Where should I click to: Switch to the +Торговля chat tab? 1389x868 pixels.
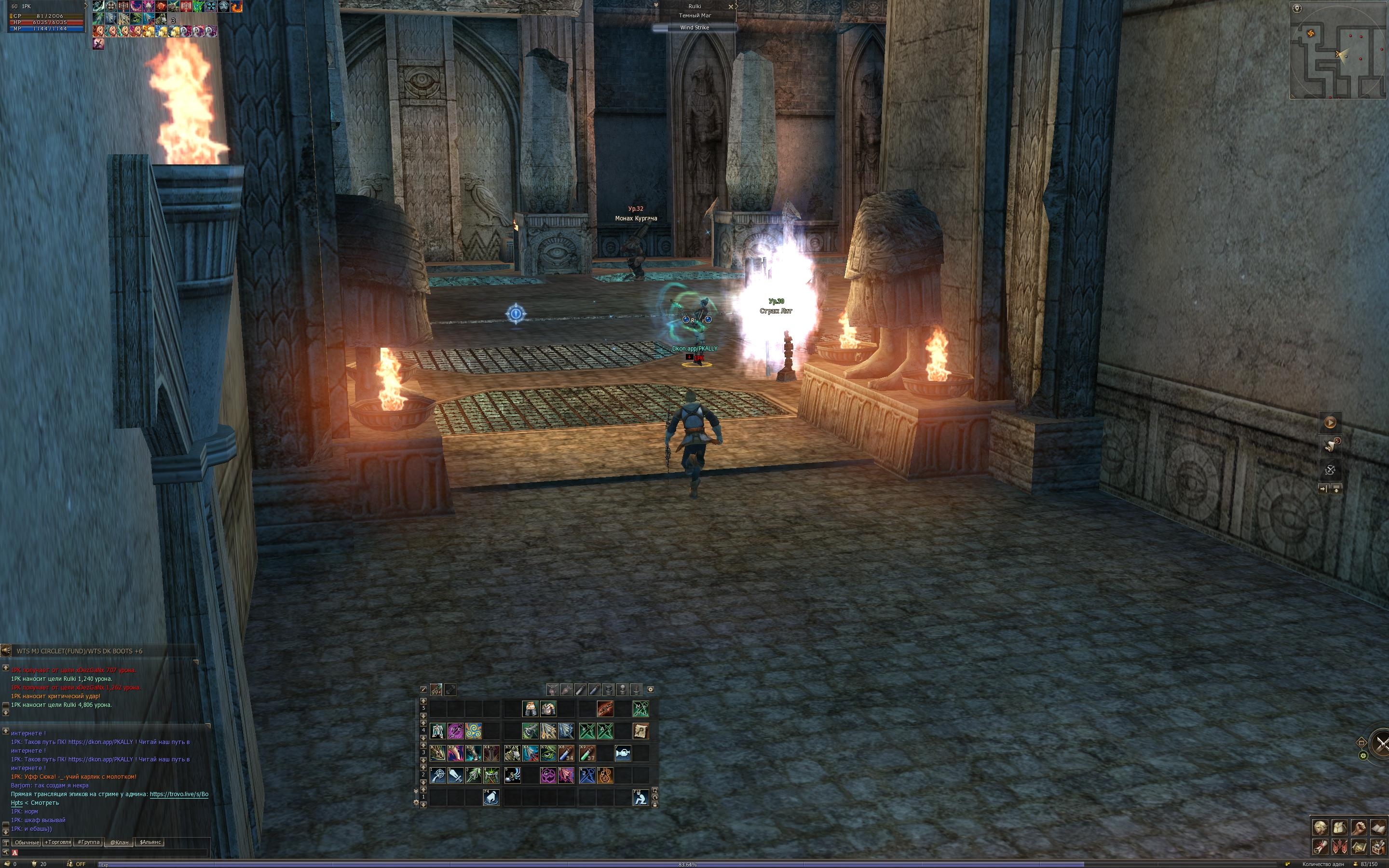click(58, 842)
